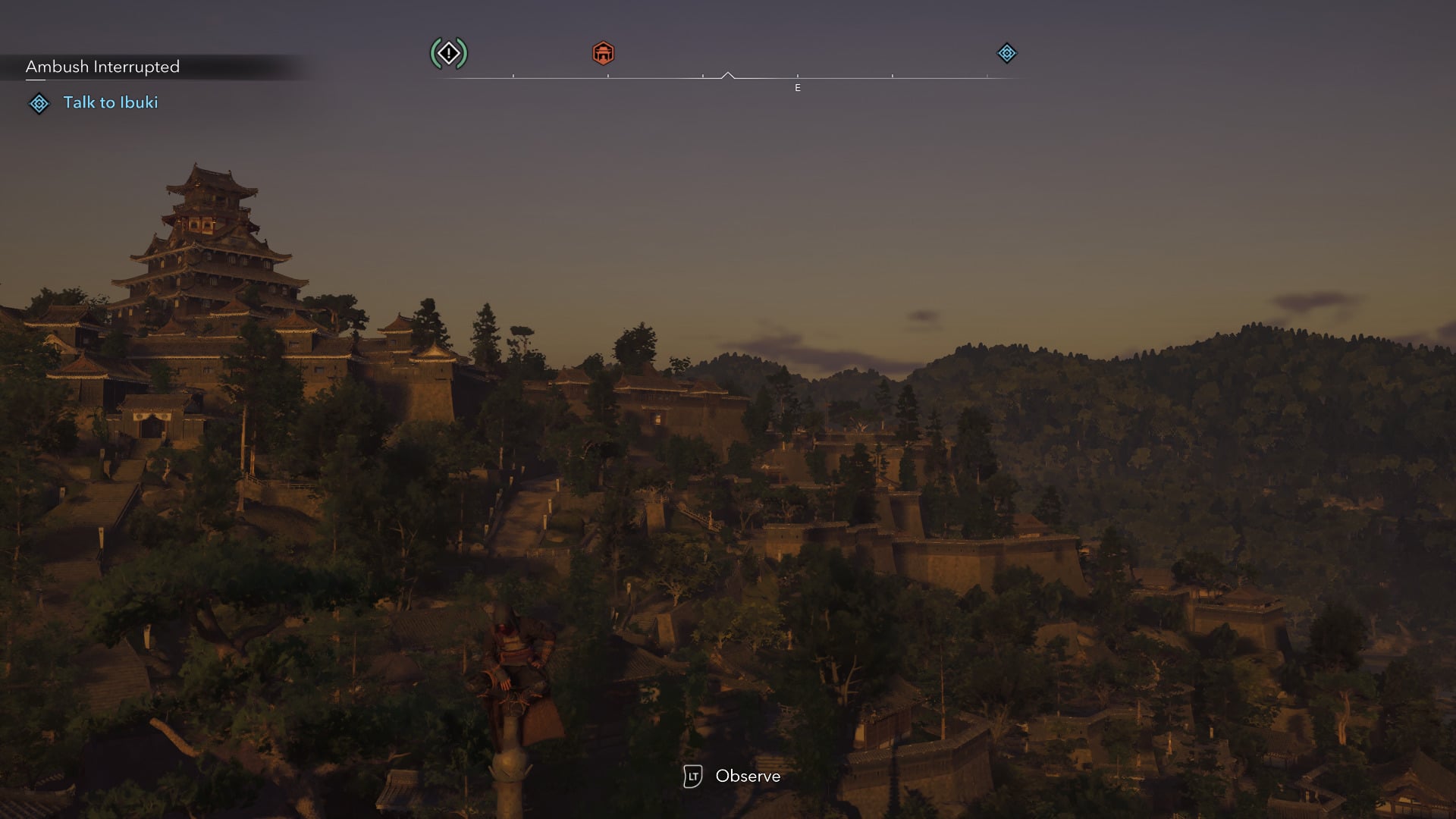
Task: Click the blue diamond icon beside Talk to Ibuki
Action: pyautogui.click(x=38, y=102)
